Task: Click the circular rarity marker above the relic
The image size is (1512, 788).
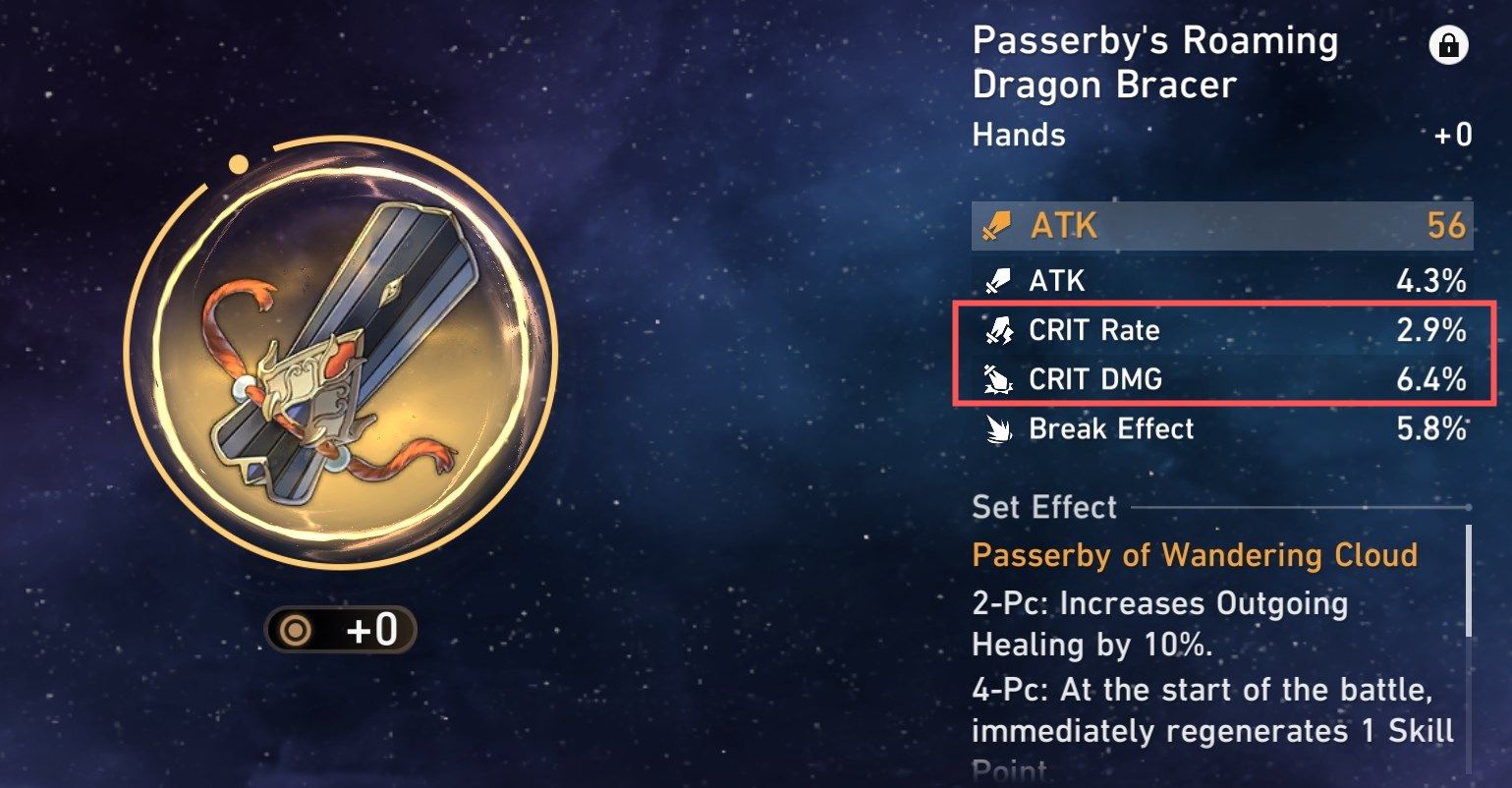Action: [240, 161]
